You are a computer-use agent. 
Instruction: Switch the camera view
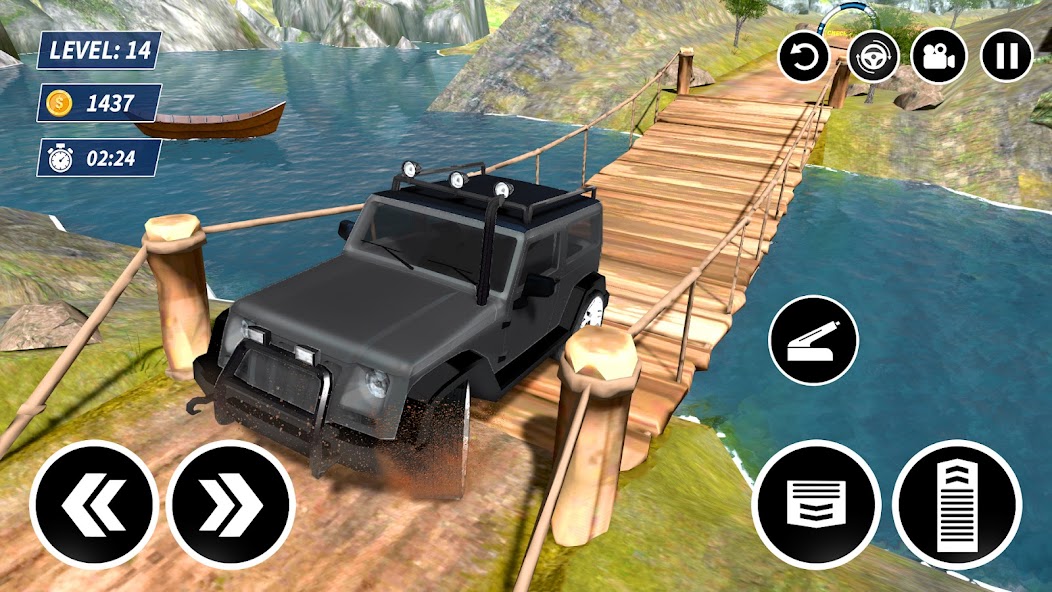click(x=938, y=55)
